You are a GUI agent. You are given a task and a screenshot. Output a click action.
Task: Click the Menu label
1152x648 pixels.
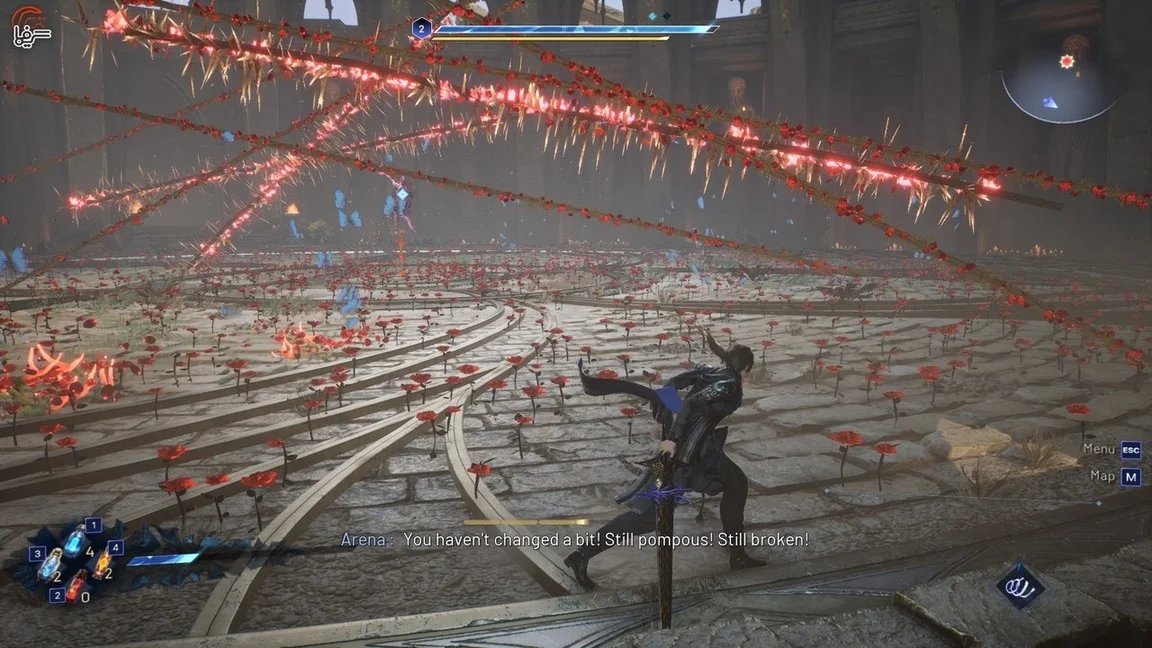(x=1098, y=449)
